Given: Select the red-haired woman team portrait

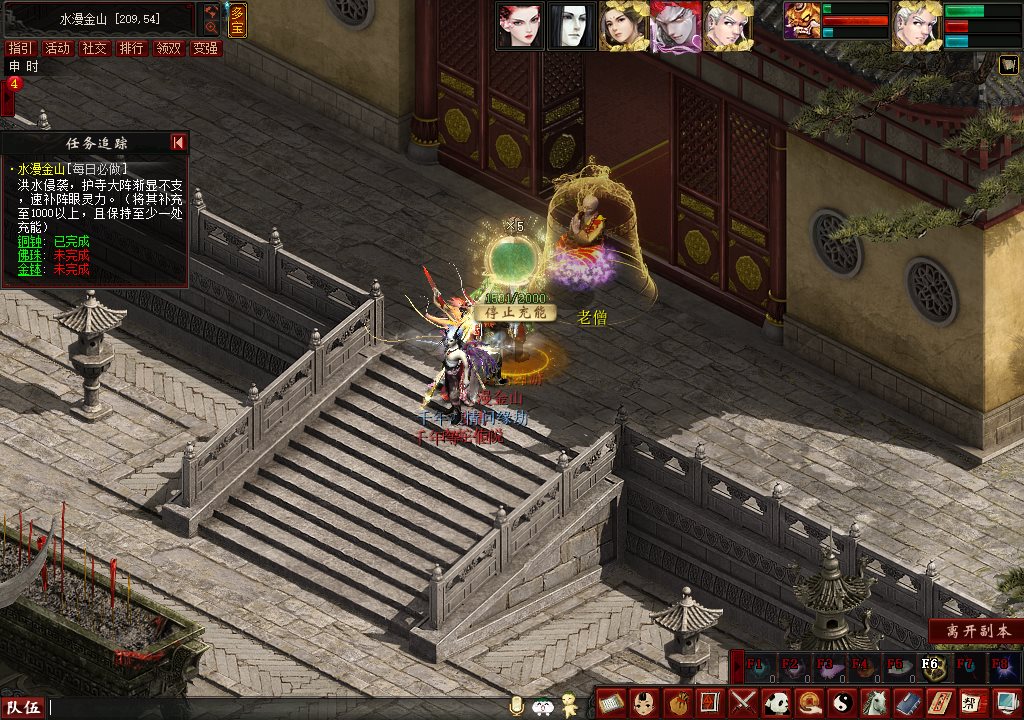Looking at the screenshot, I should pyautogui.click(x=520, y=26).
